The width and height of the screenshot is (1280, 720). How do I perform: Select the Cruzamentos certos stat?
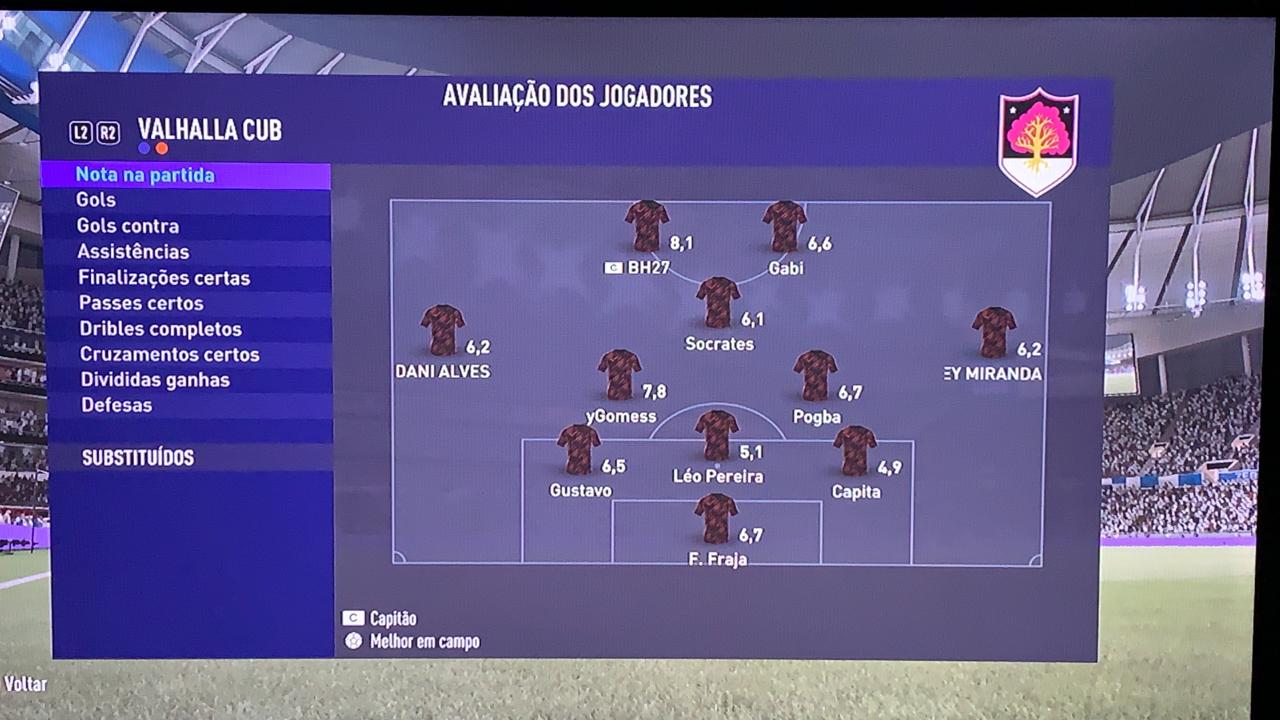pos(169,354)
